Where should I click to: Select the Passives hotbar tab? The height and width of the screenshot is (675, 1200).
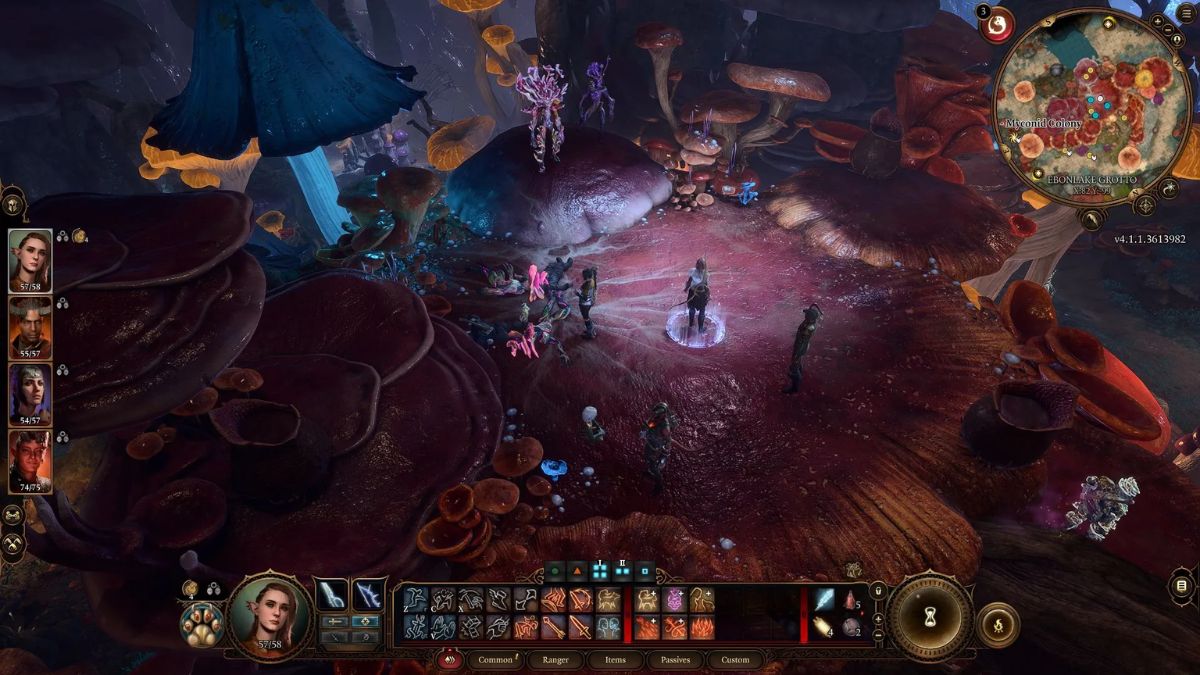pos(675,660)
